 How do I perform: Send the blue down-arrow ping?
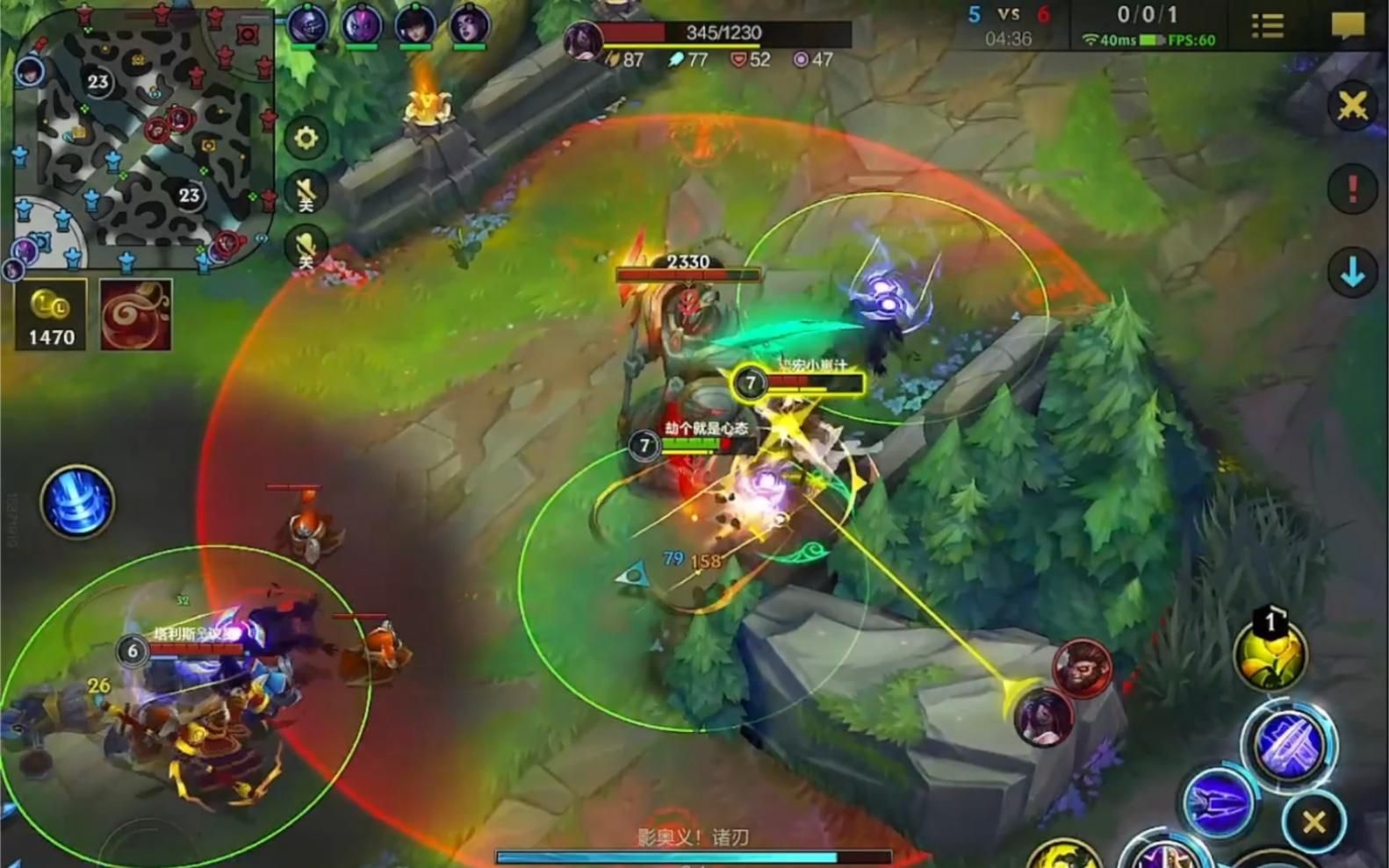[x=1352, y=273]
